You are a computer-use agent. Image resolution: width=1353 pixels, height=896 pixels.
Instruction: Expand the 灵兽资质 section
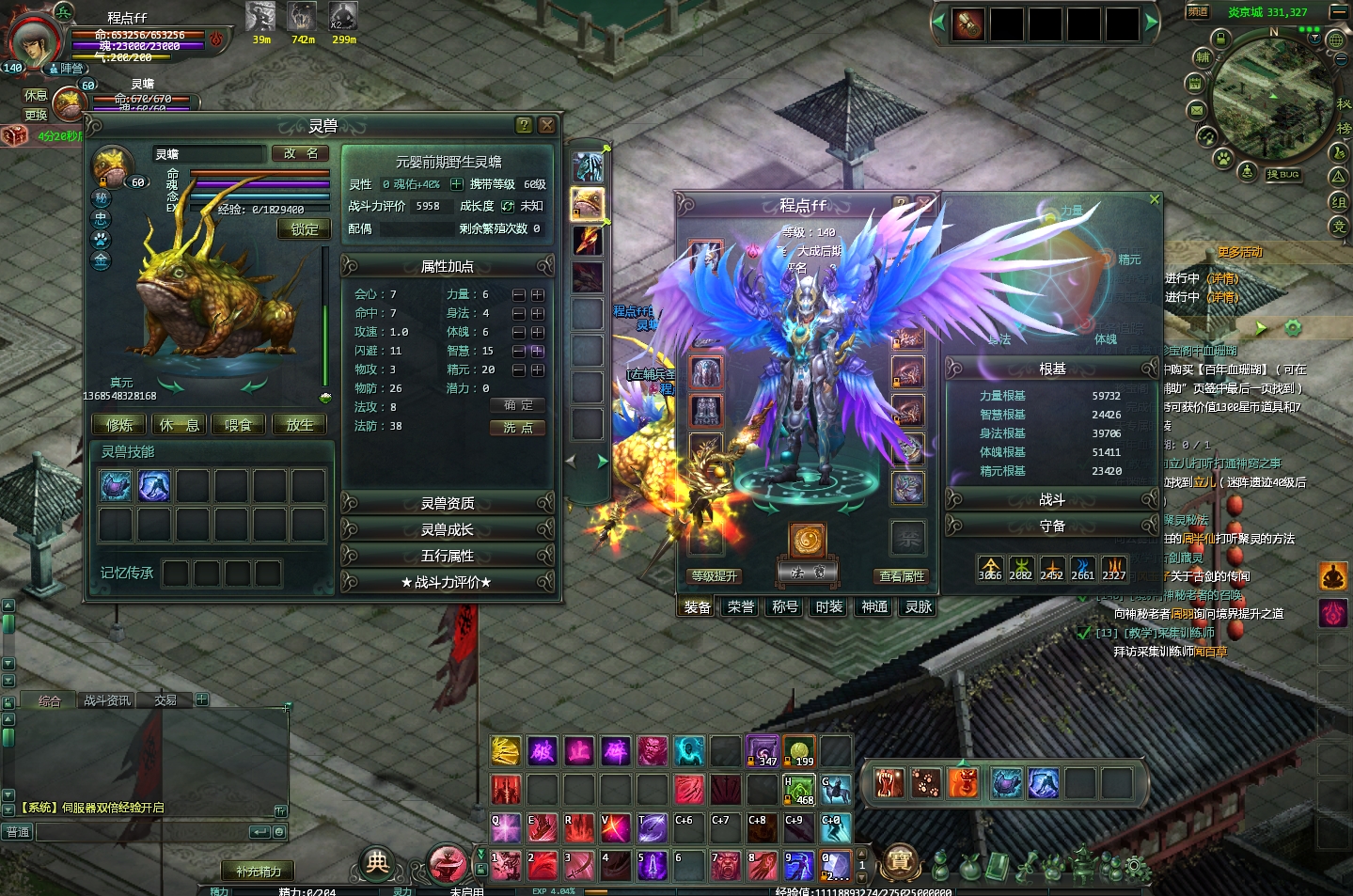(x=448, y=503)
